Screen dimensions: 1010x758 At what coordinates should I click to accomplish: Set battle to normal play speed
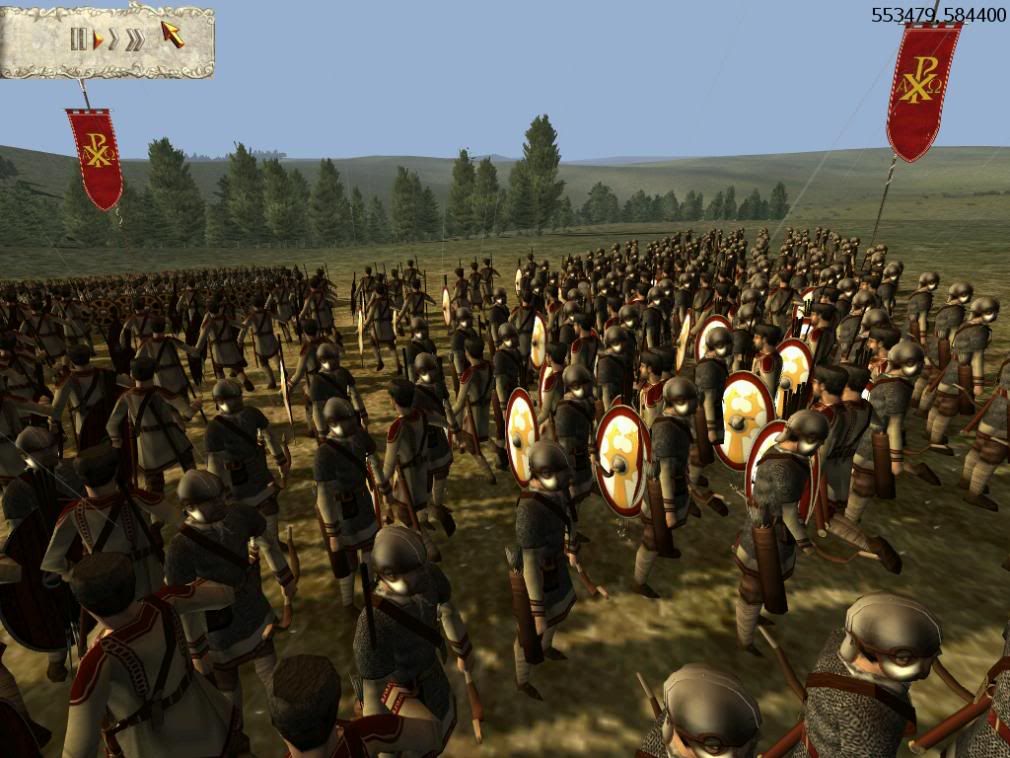click(x=98, y=40)
